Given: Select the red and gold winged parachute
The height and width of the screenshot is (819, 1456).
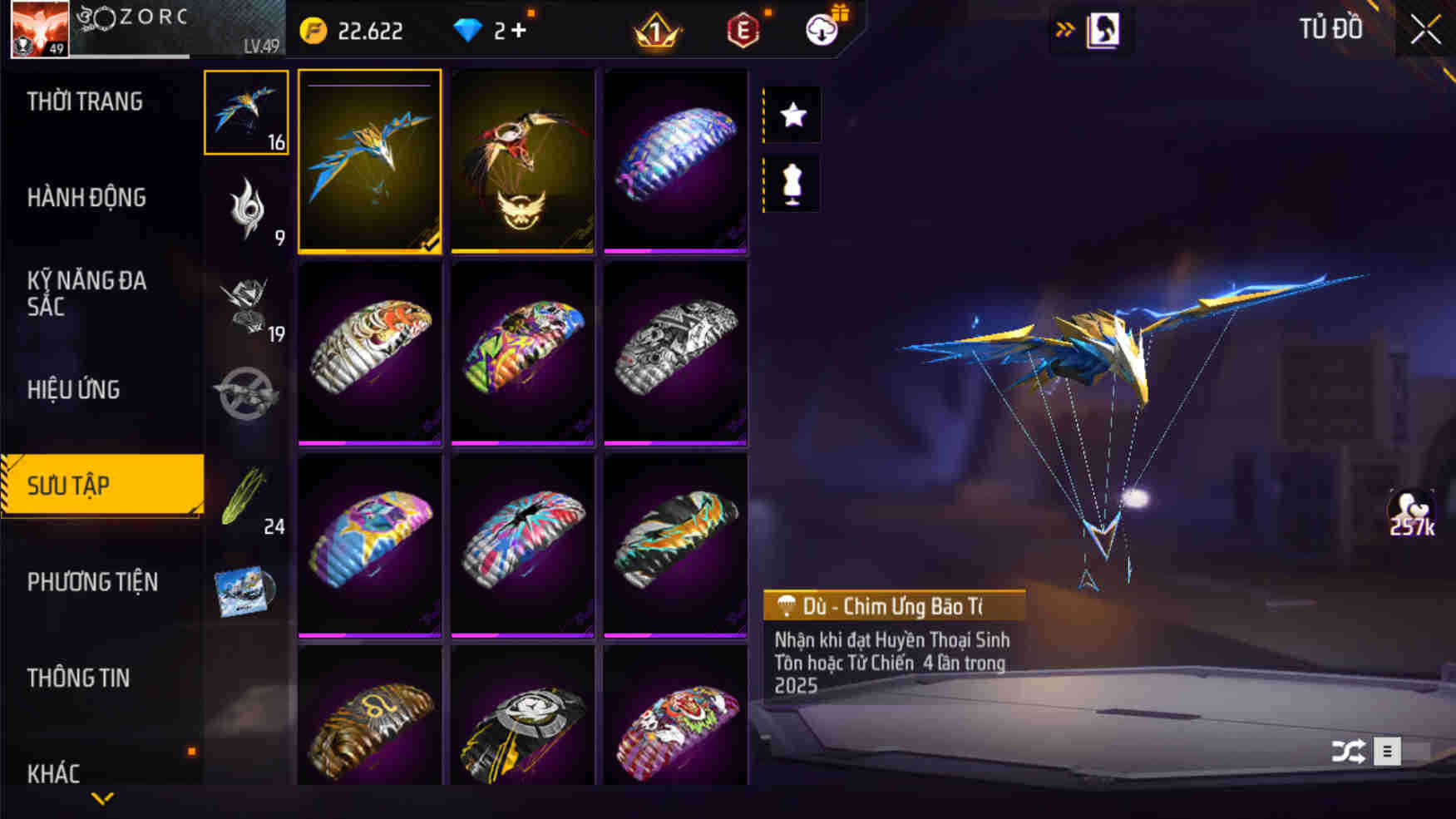Looking at the screenshot, I should pyautogui.click(x=522, y=160).
